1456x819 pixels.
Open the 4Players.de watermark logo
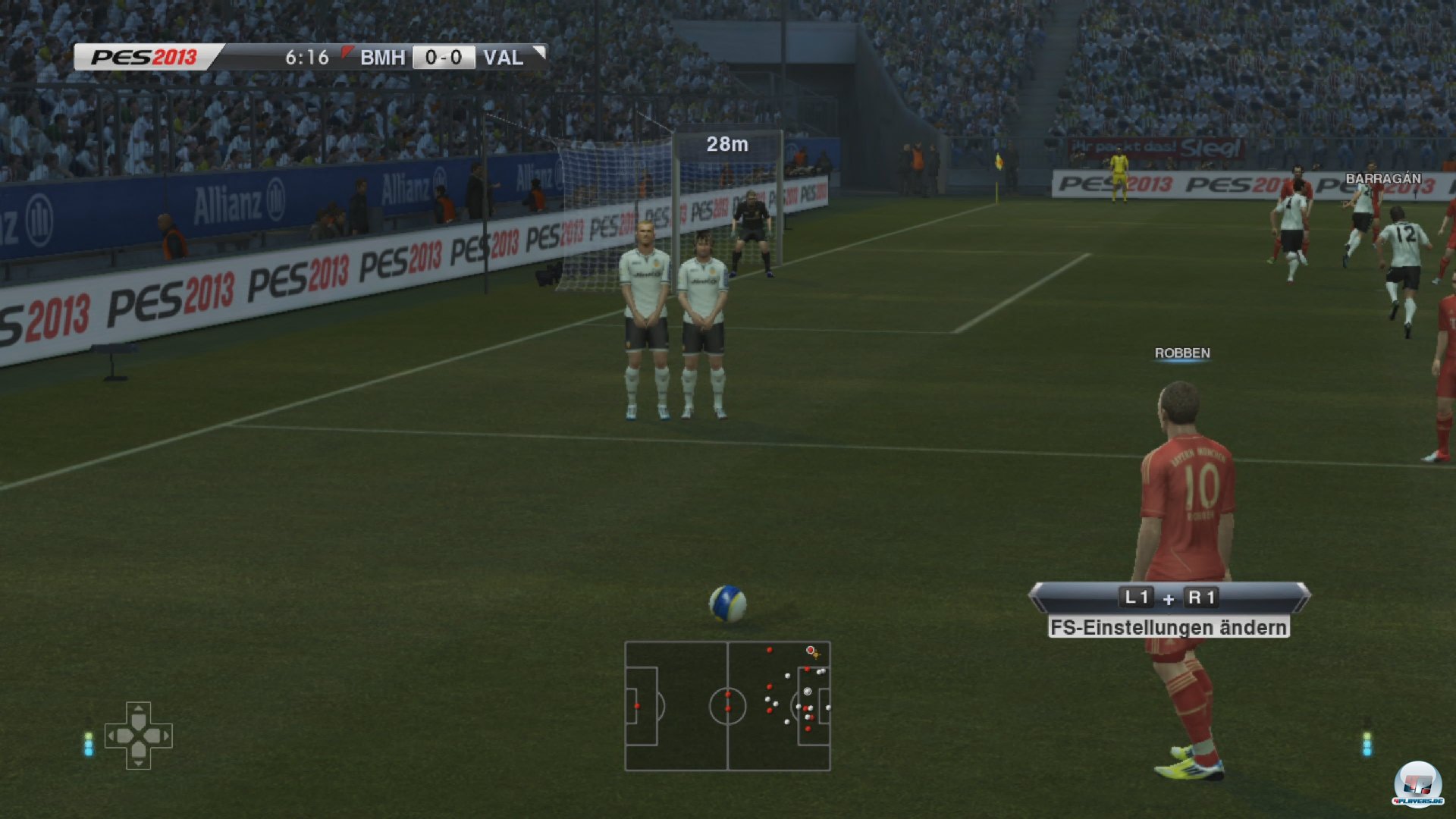click(1417, 783)
